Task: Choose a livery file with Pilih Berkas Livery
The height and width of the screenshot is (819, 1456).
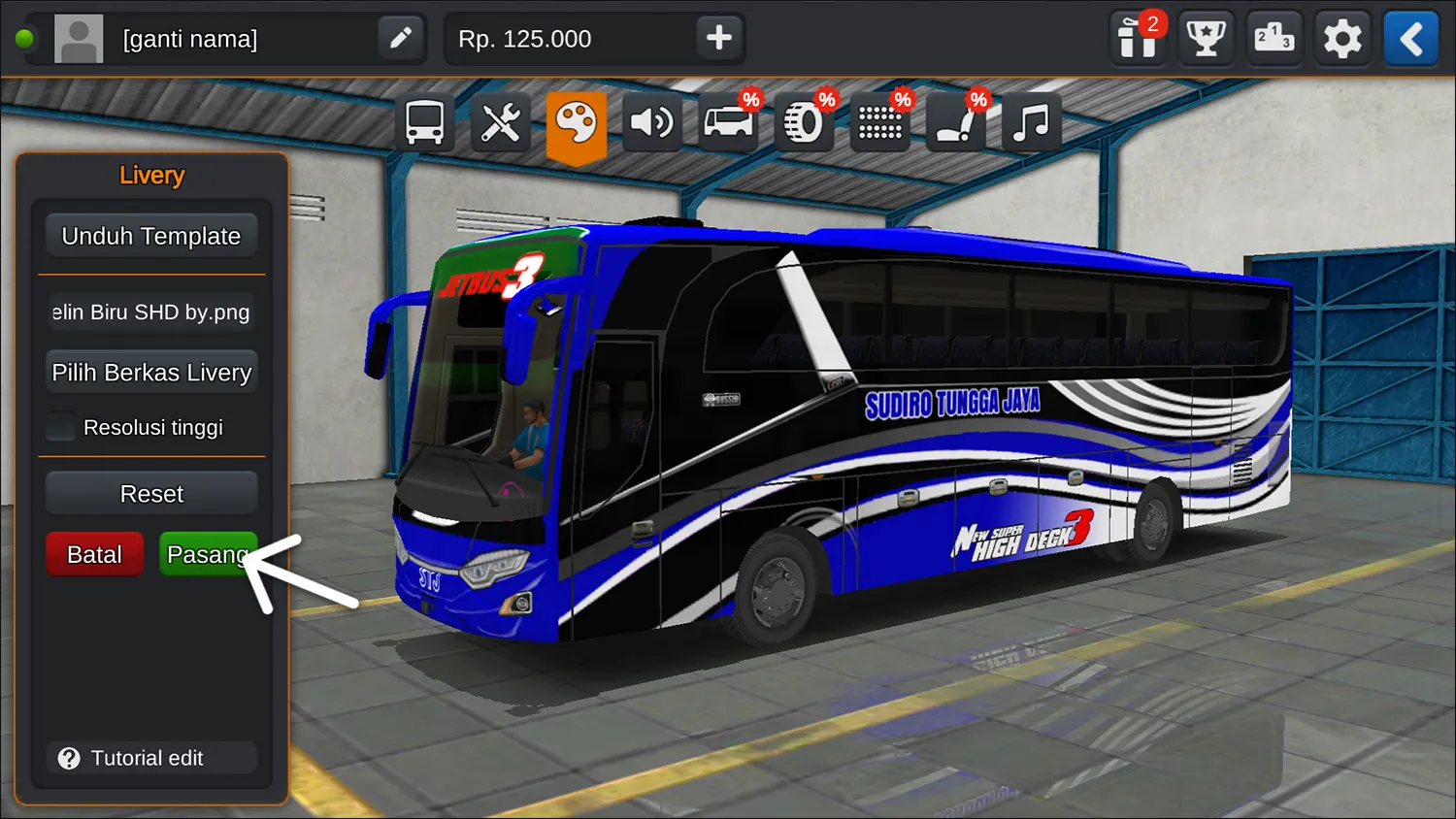Action: [150, 373]
